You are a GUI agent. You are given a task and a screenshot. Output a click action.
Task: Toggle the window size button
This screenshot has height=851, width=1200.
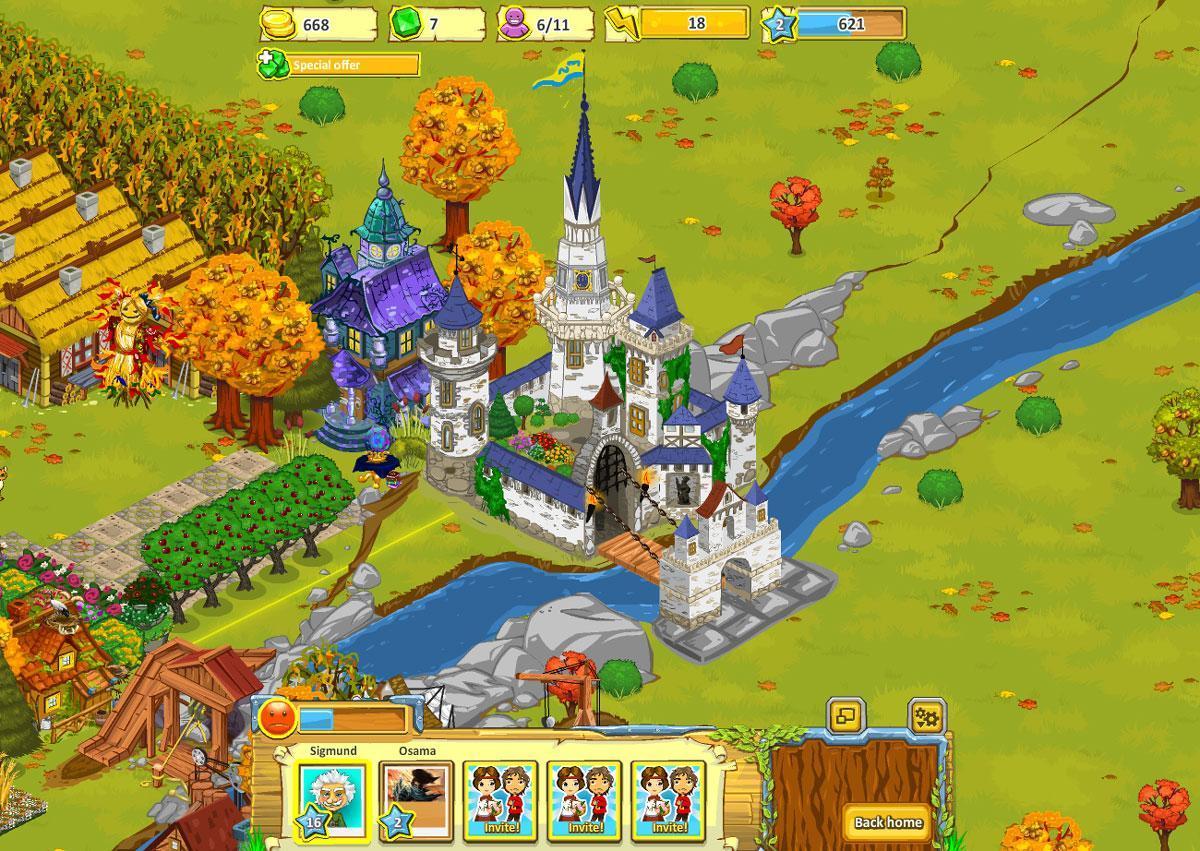point(846,716)
